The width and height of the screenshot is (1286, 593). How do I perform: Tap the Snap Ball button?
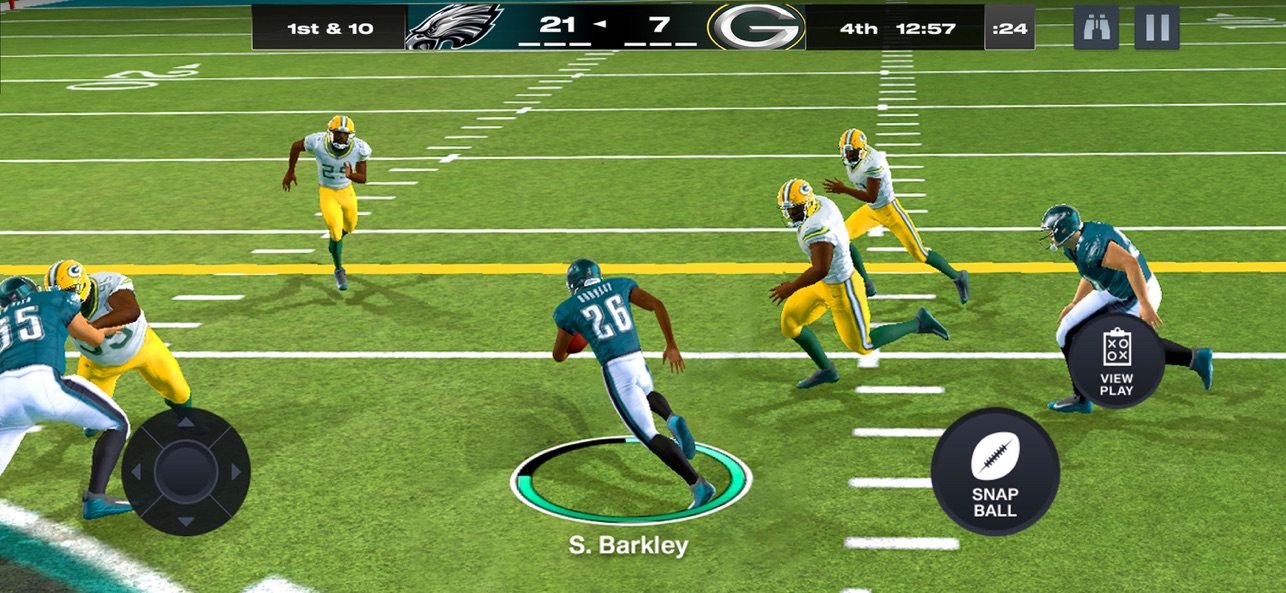994,471
